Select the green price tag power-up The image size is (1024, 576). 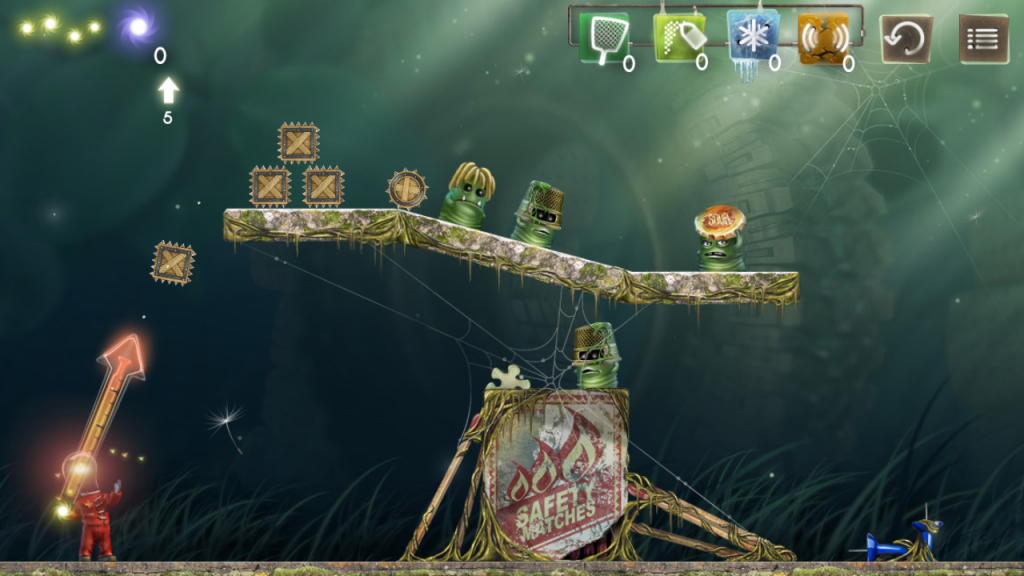click(x=678, y=38)
